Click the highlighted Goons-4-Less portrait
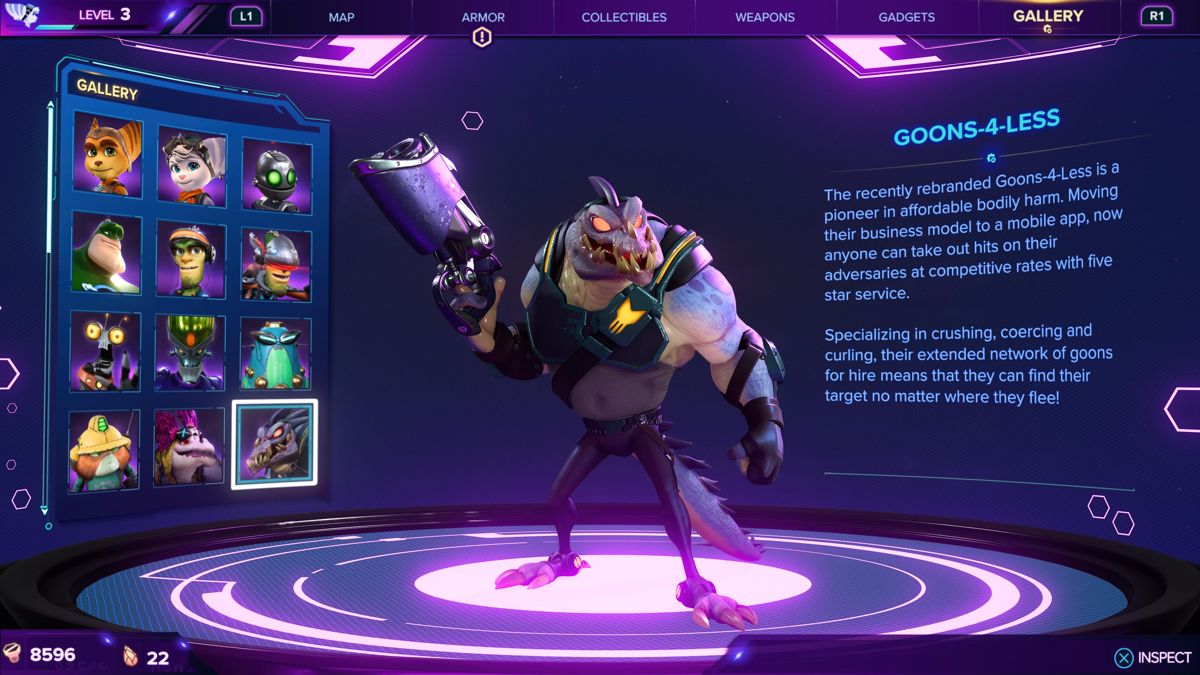This screenshot has height=675, width=1200. click(275, 444)
